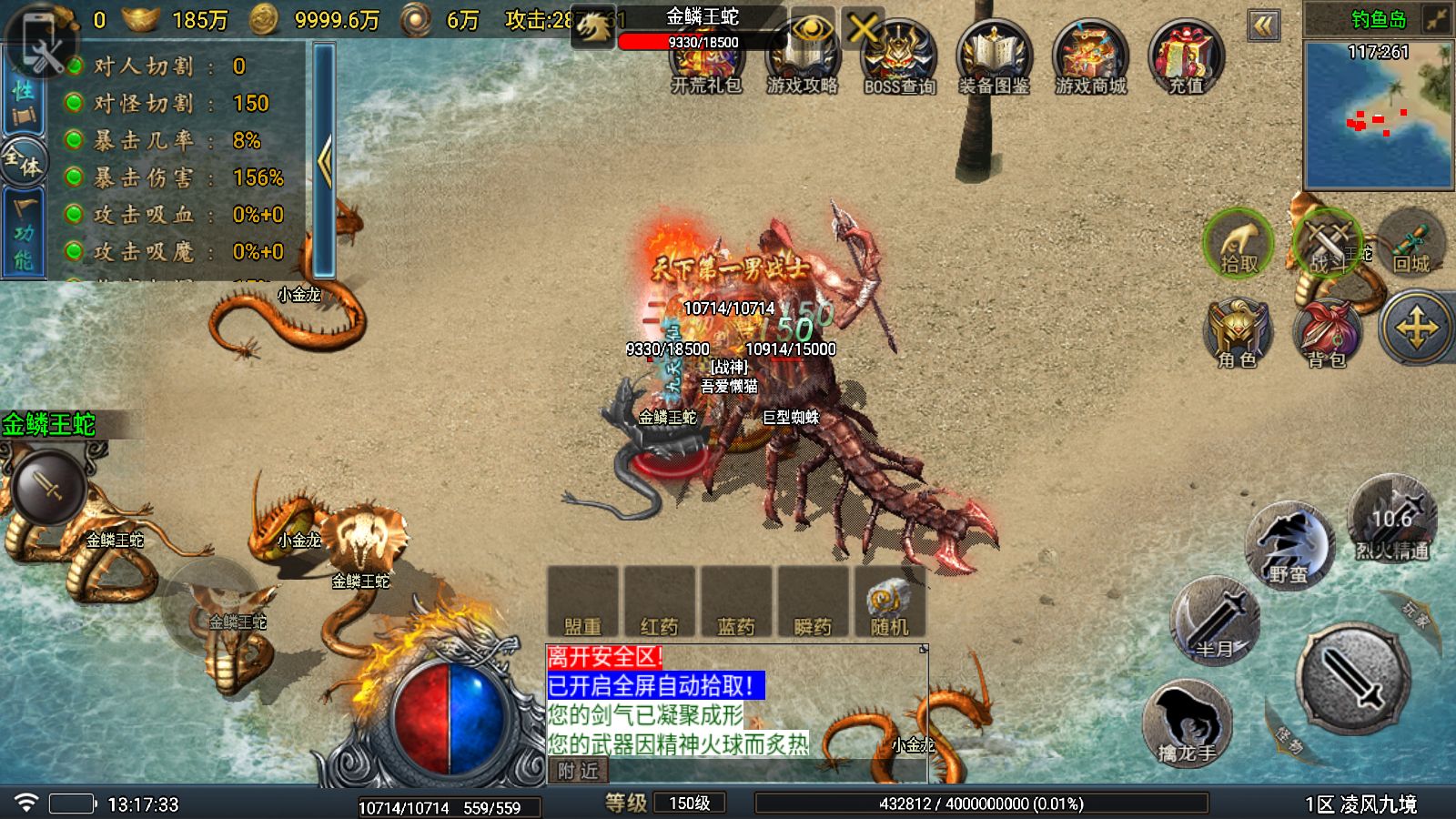Collapse the top icon row arrow
The height and width of the screenshot is (819, 1456).
click(x=1263, y=25)
